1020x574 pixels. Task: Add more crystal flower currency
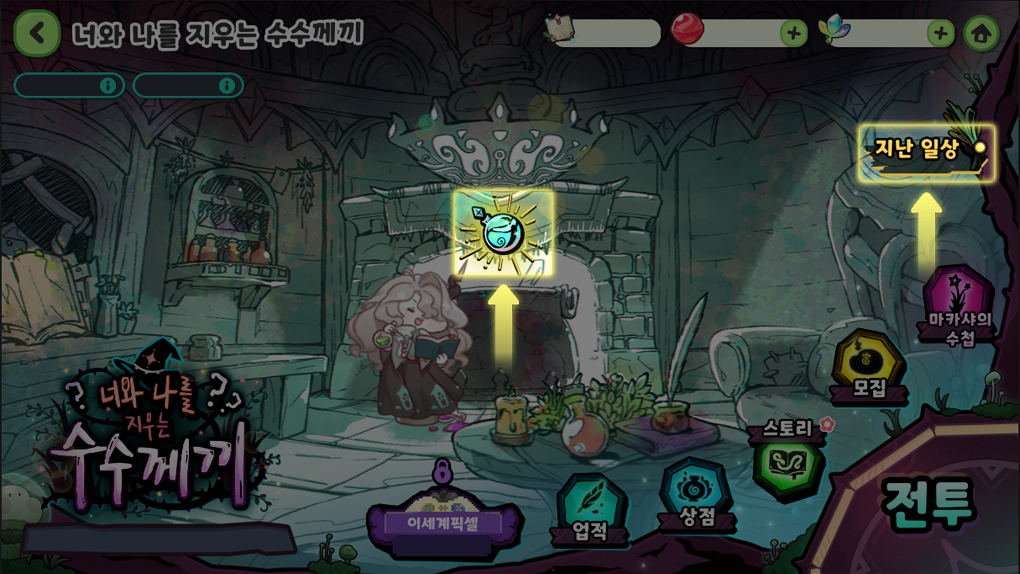(940, 33)
